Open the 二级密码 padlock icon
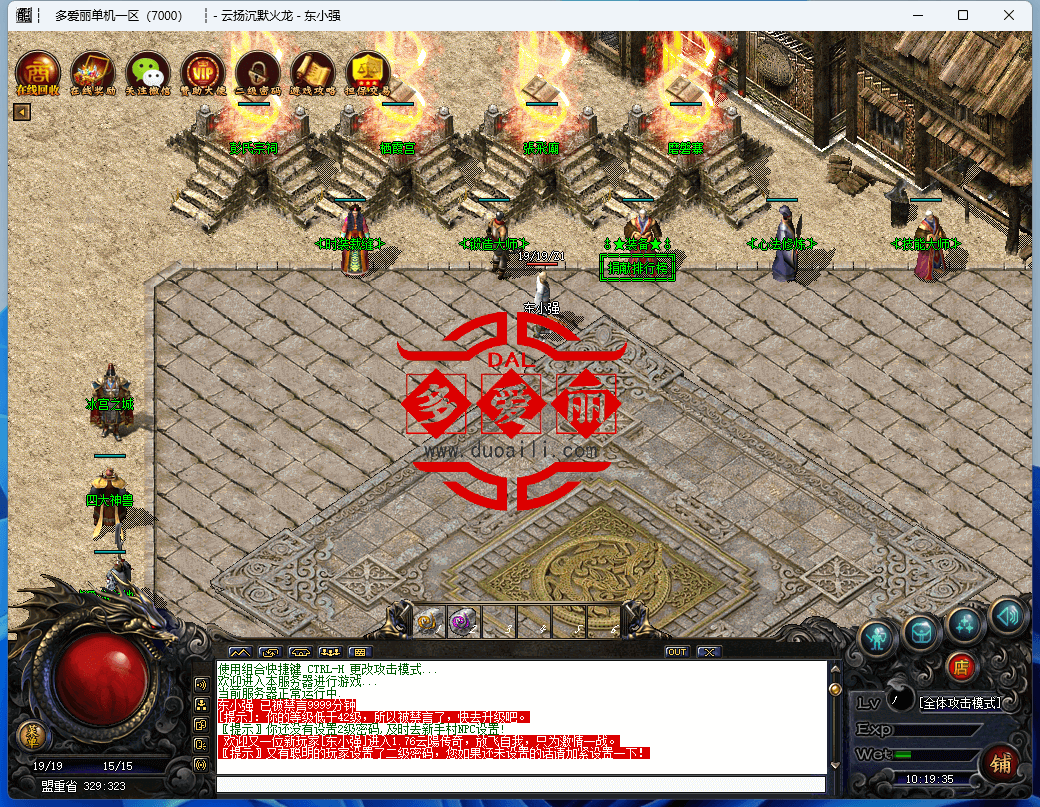The height and width of the screenshot is (807, 1040). point(258,72)
